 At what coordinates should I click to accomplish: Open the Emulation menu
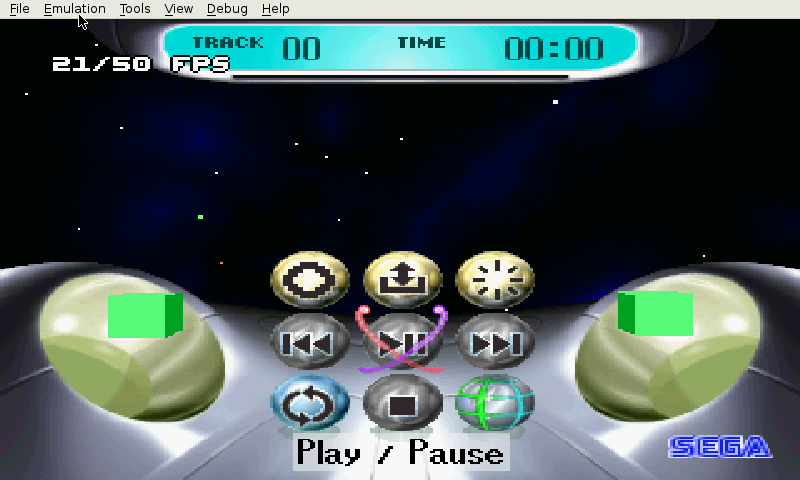coord(75,9)
